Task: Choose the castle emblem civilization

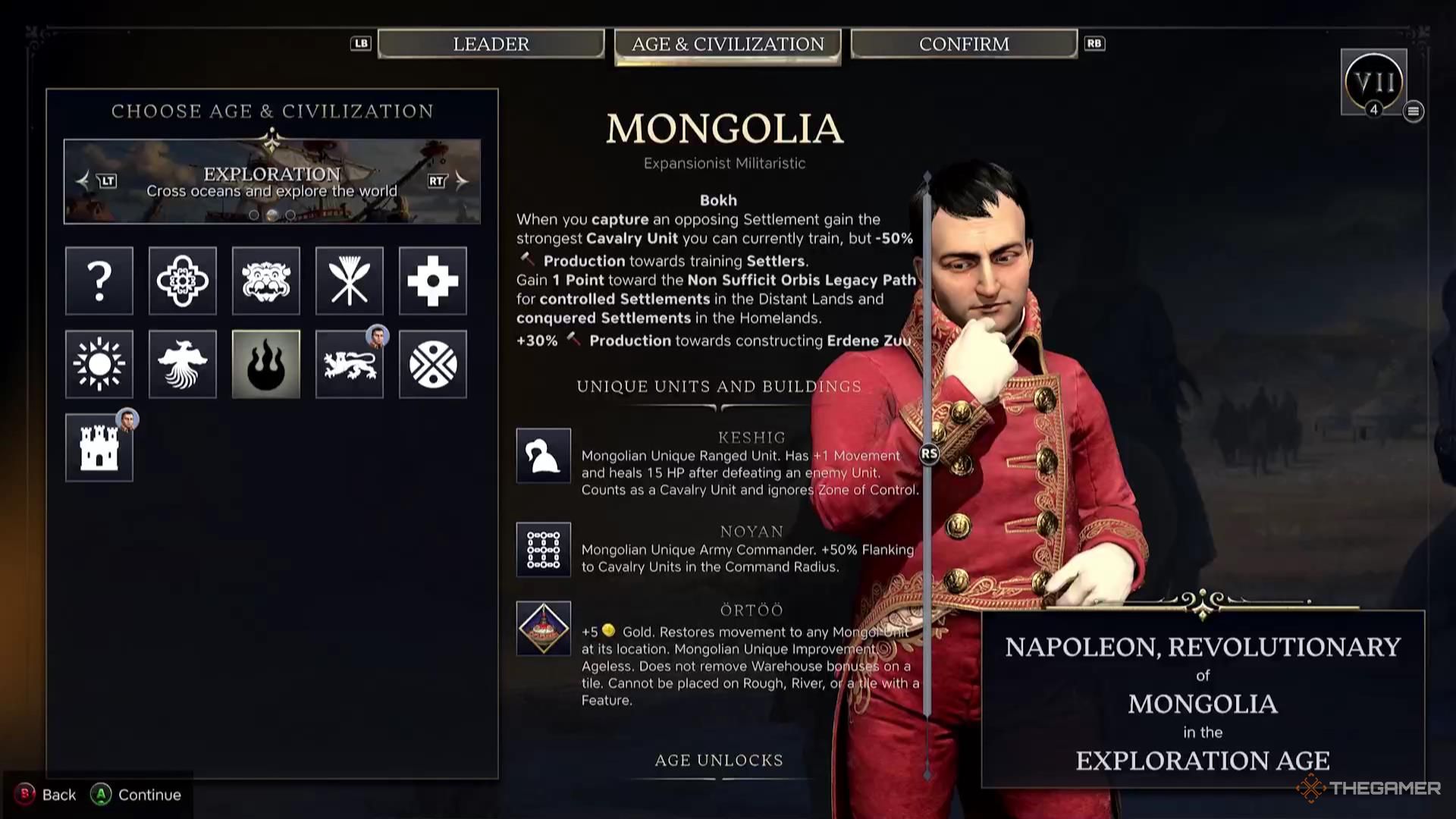Action: (99, 447)
